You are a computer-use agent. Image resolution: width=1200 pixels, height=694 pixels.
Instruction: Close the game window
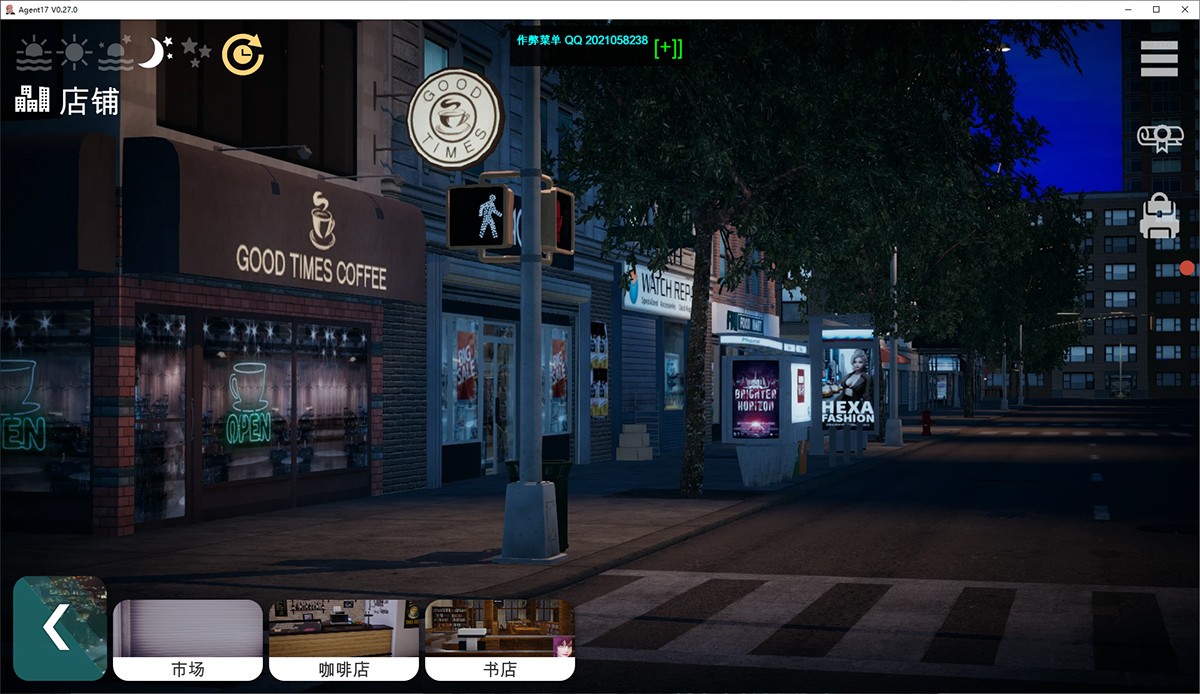click(x=1184, y=9)
